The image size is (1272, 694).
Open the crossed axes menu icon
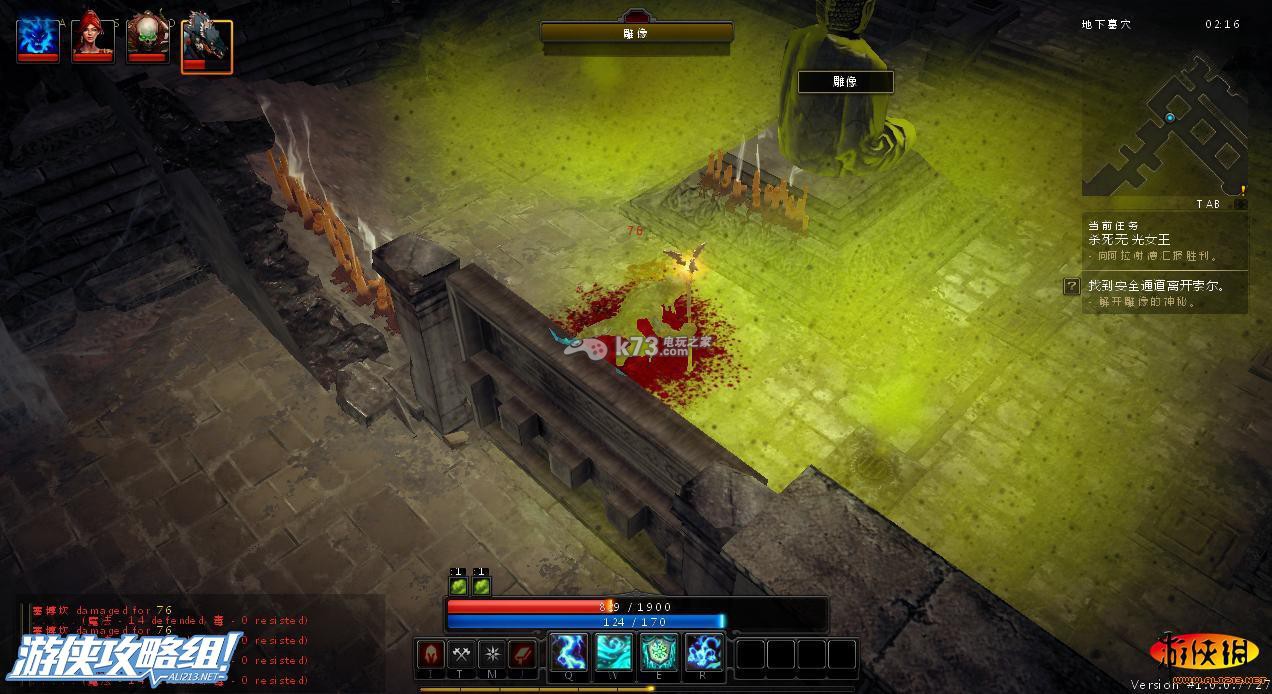click(461, 654)
